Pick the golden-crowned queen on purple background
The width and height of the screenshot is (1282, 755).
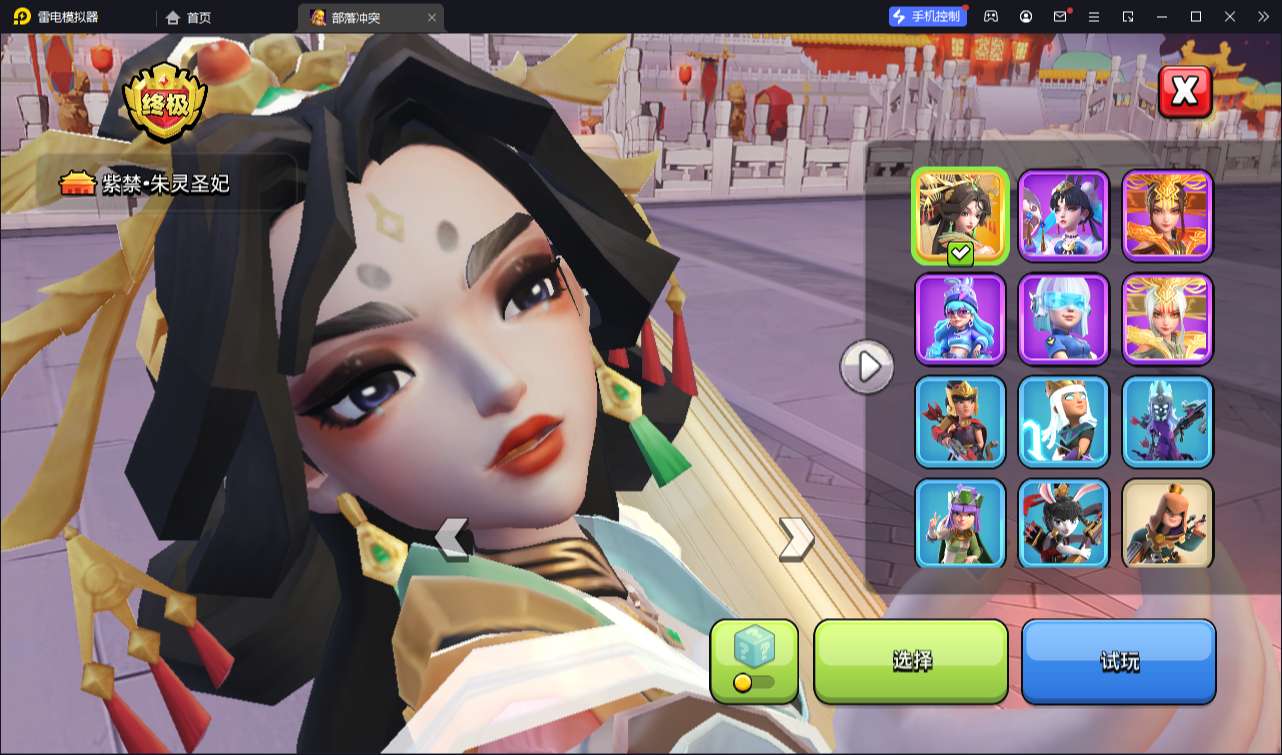[1168, 216]
